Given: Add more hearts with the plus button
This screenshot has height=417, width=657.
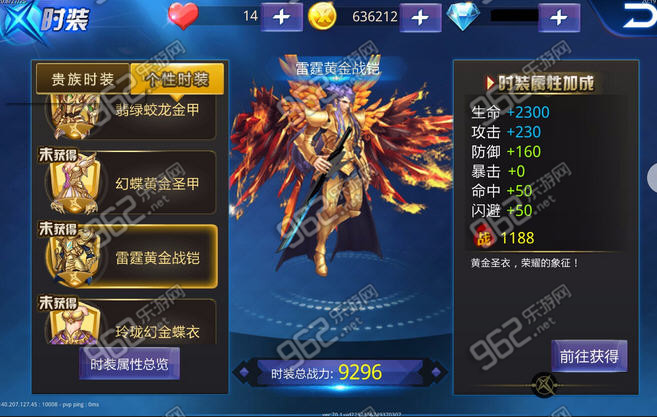Looking at the screenshot, I should pyautogui.click(x=282, y=17).
